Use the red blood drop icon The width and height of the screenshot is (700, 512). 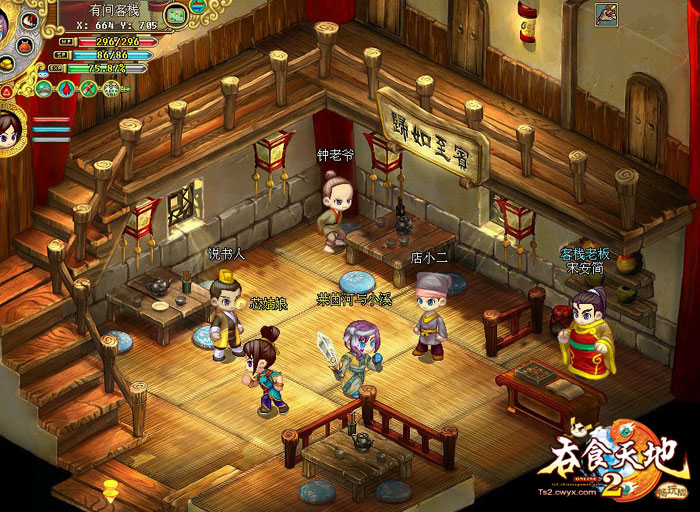pyautogui.click(x=66, y=89)
